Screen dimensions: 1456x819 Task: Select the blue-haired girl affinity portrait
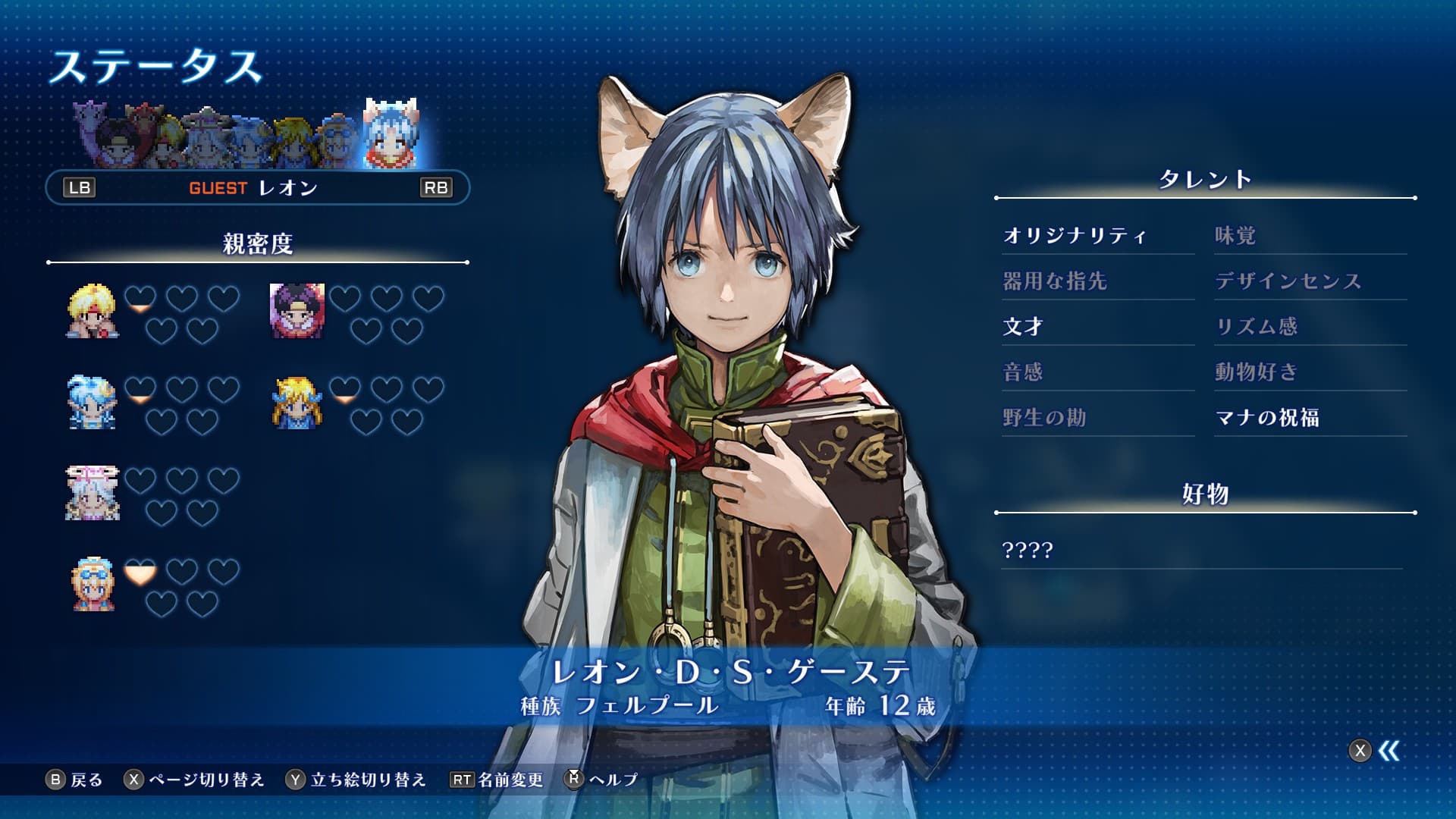[93, 403]
